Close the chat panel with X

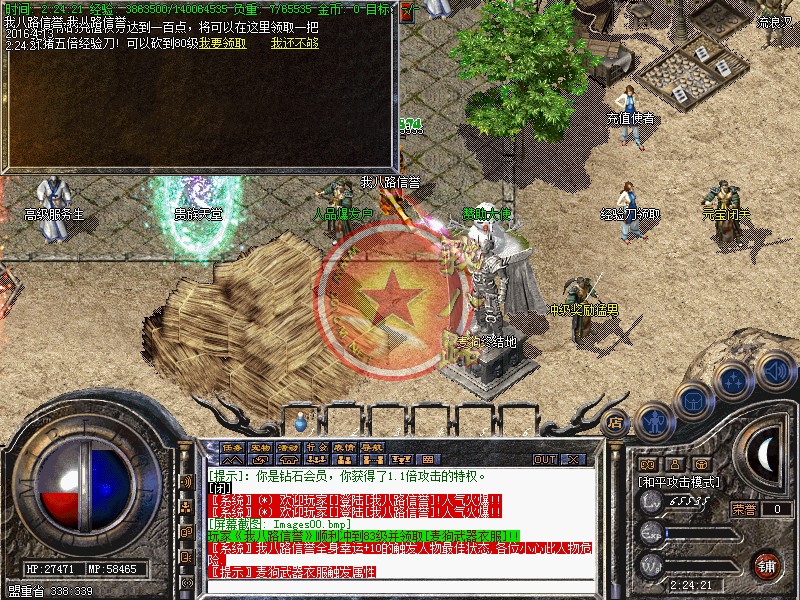[573, 459]
